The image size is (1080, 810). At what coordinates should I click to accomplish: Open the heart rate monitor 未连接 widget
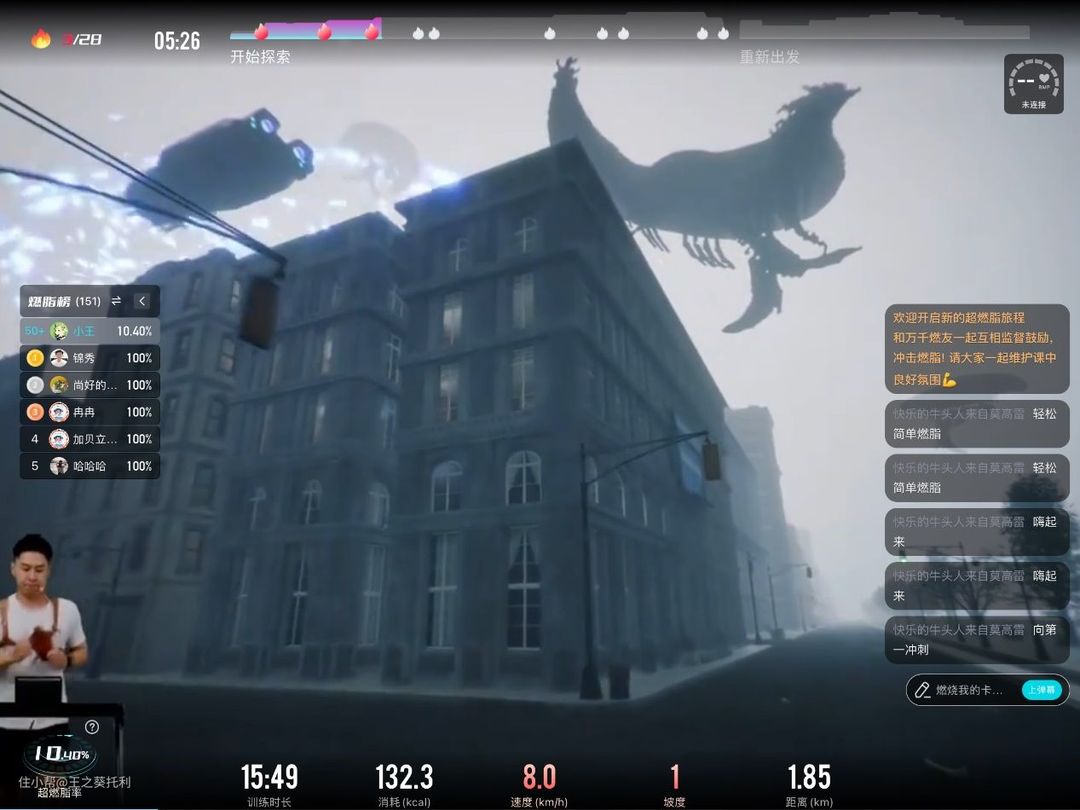1033,83
